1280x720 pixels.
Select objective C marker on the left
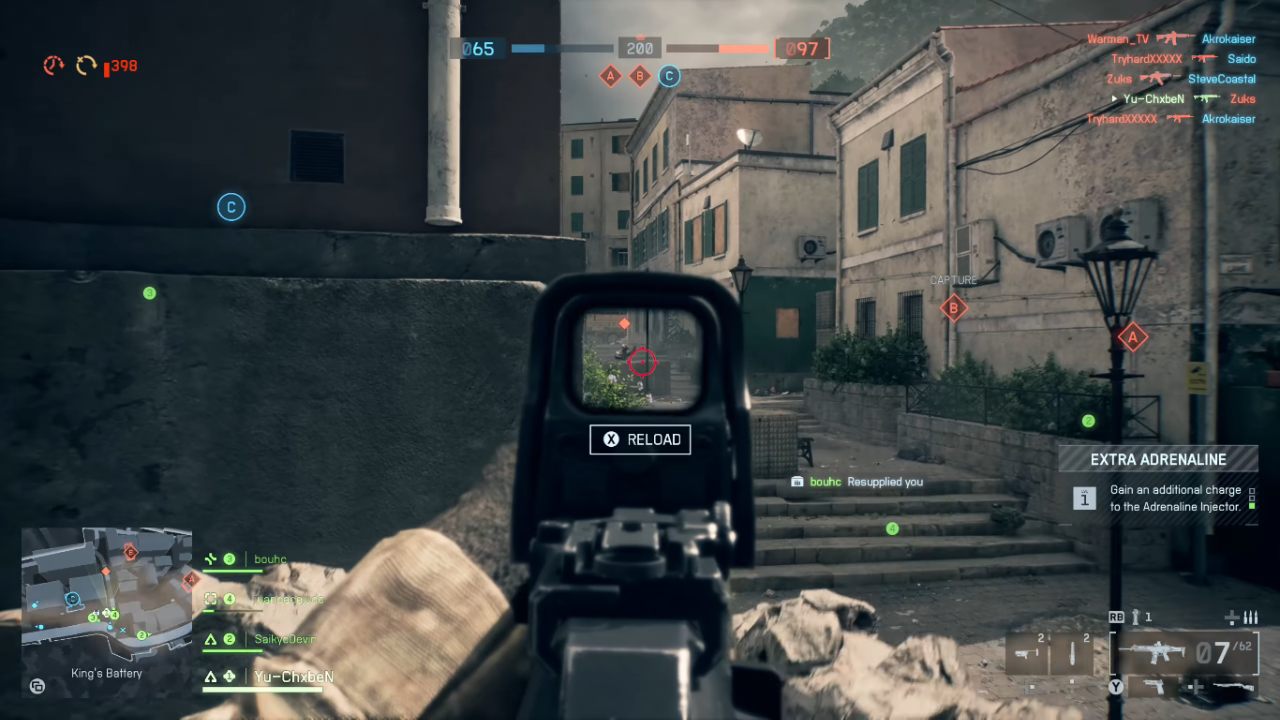231,207
